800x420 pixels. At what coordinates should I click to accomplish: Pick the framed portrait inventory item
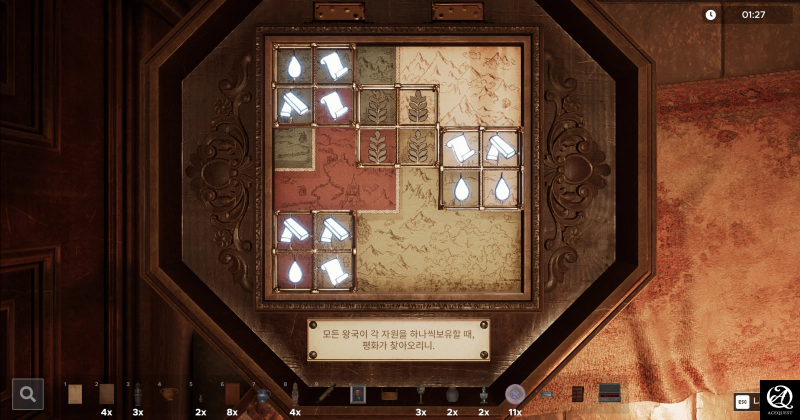click(x=358, y=394)
